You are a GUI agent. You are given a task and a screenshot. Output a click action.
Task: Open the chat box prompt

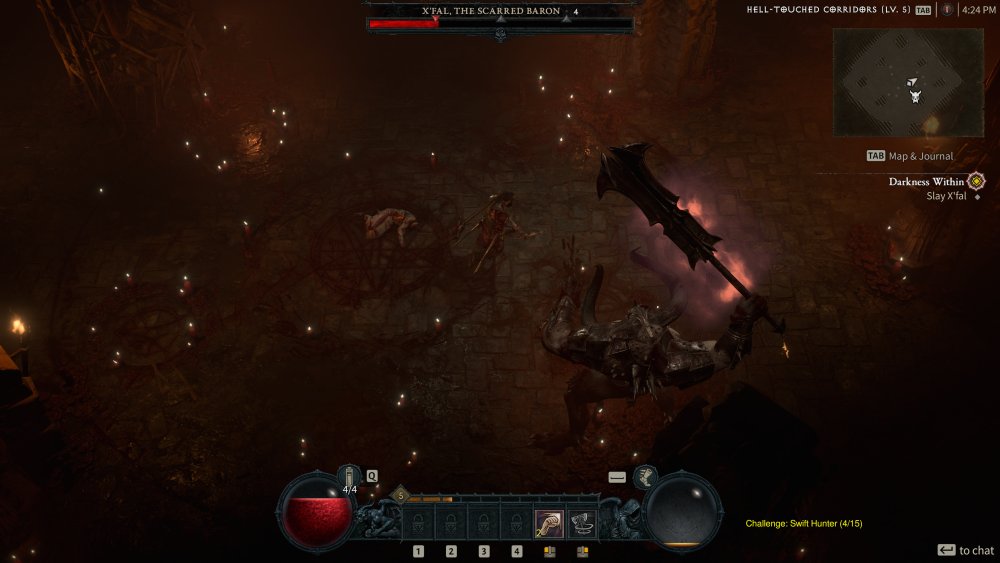(965, 550)
